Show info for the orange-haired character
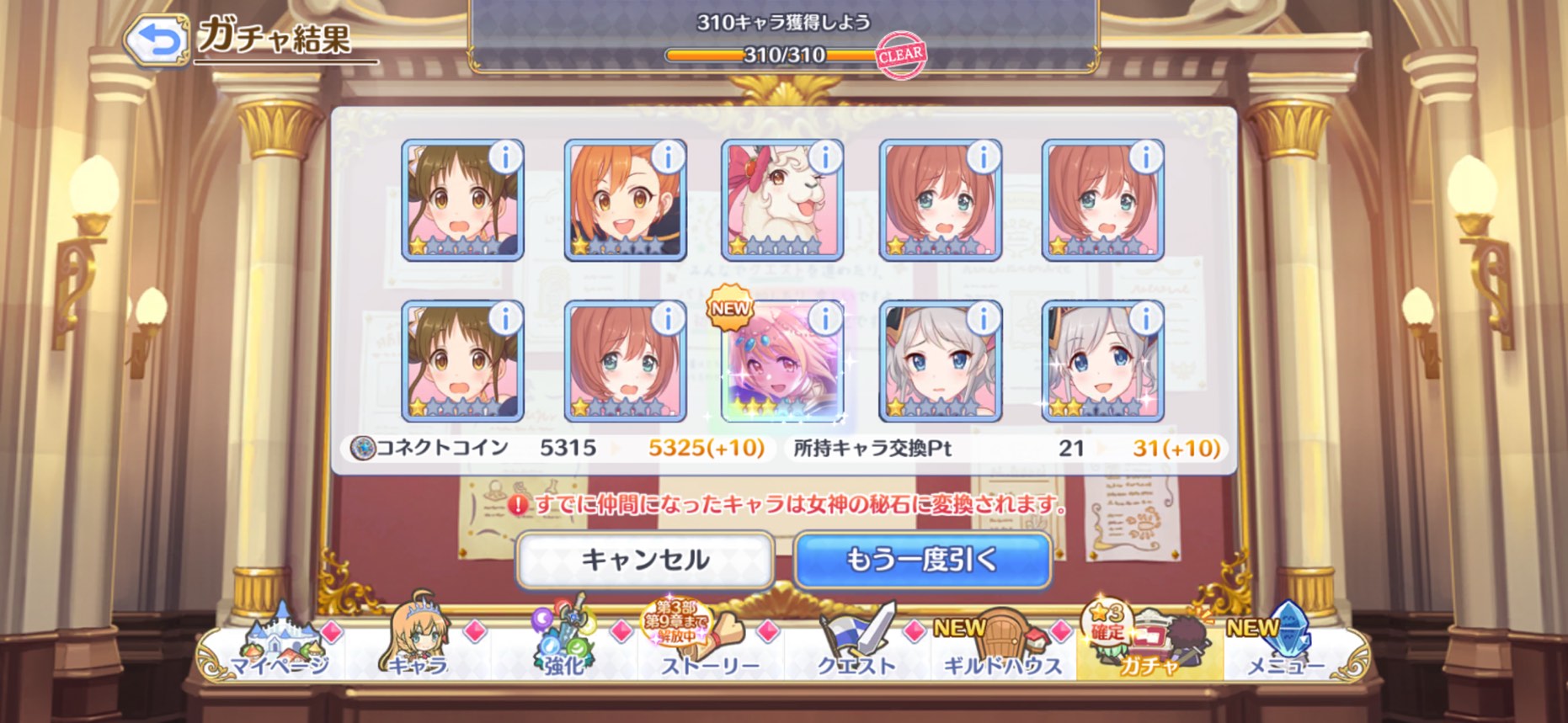This screenshot has width=1568, height=723. click(x=668, y=157)
